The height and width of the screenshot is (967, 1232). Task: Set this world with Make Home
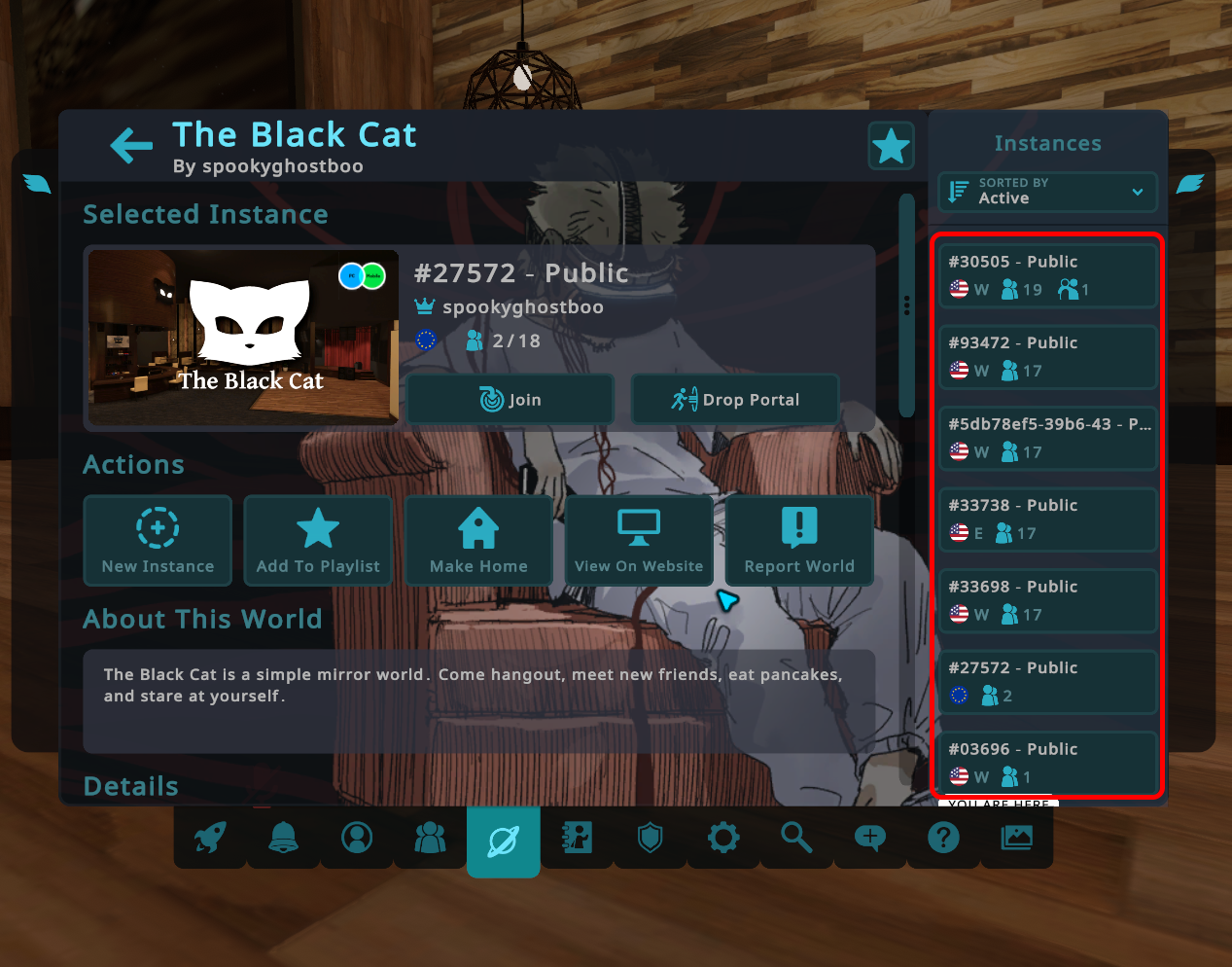point(478,540)
